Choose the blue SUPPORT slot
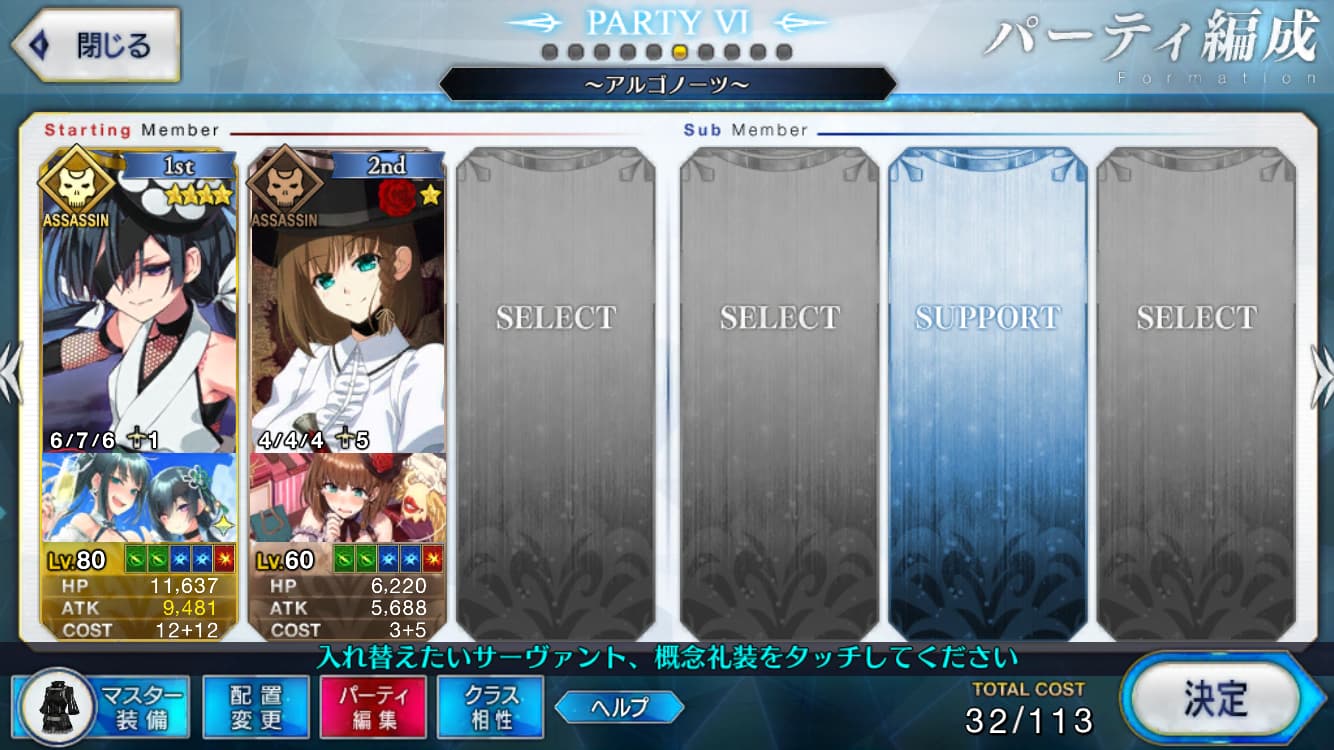 pos(986,390)
